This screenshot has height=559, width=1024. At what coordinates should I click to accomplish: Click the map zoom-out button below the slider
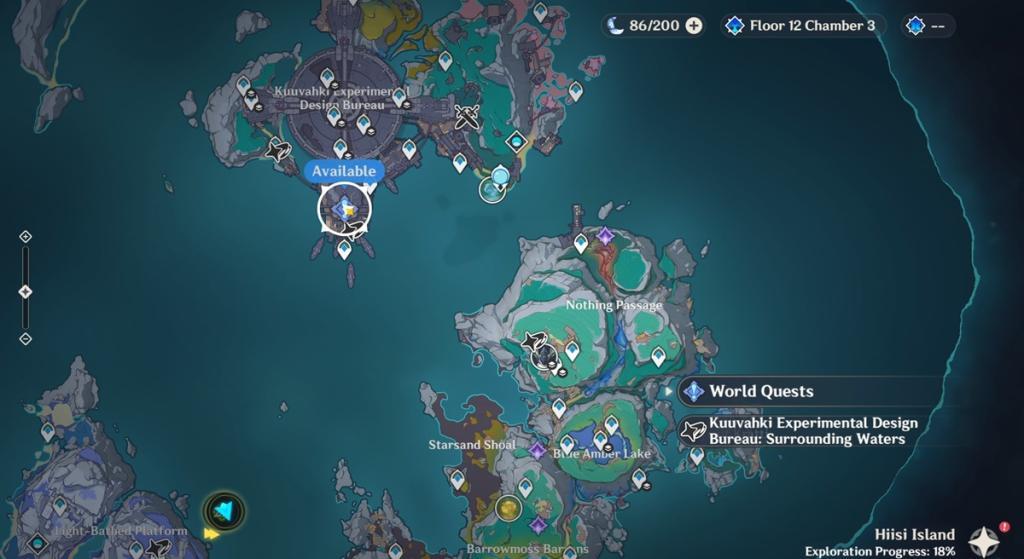pyautogui.click(x=26, y=339)
